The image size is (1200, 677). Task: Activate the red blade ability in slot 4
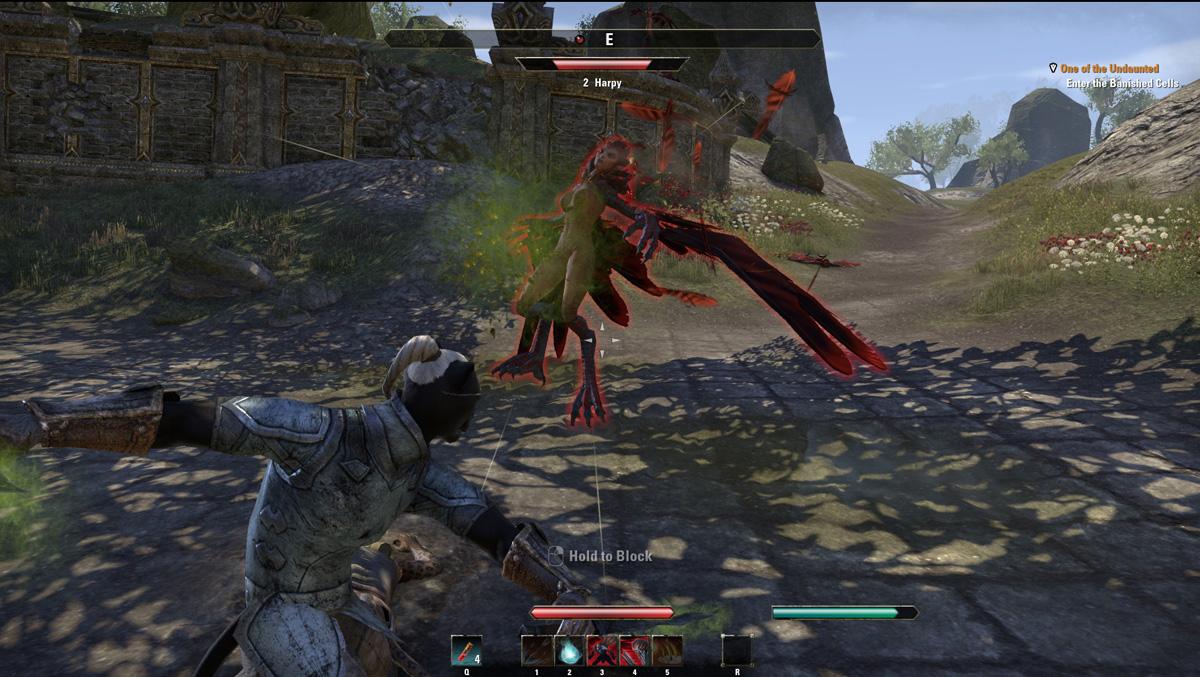pos(635,650)
